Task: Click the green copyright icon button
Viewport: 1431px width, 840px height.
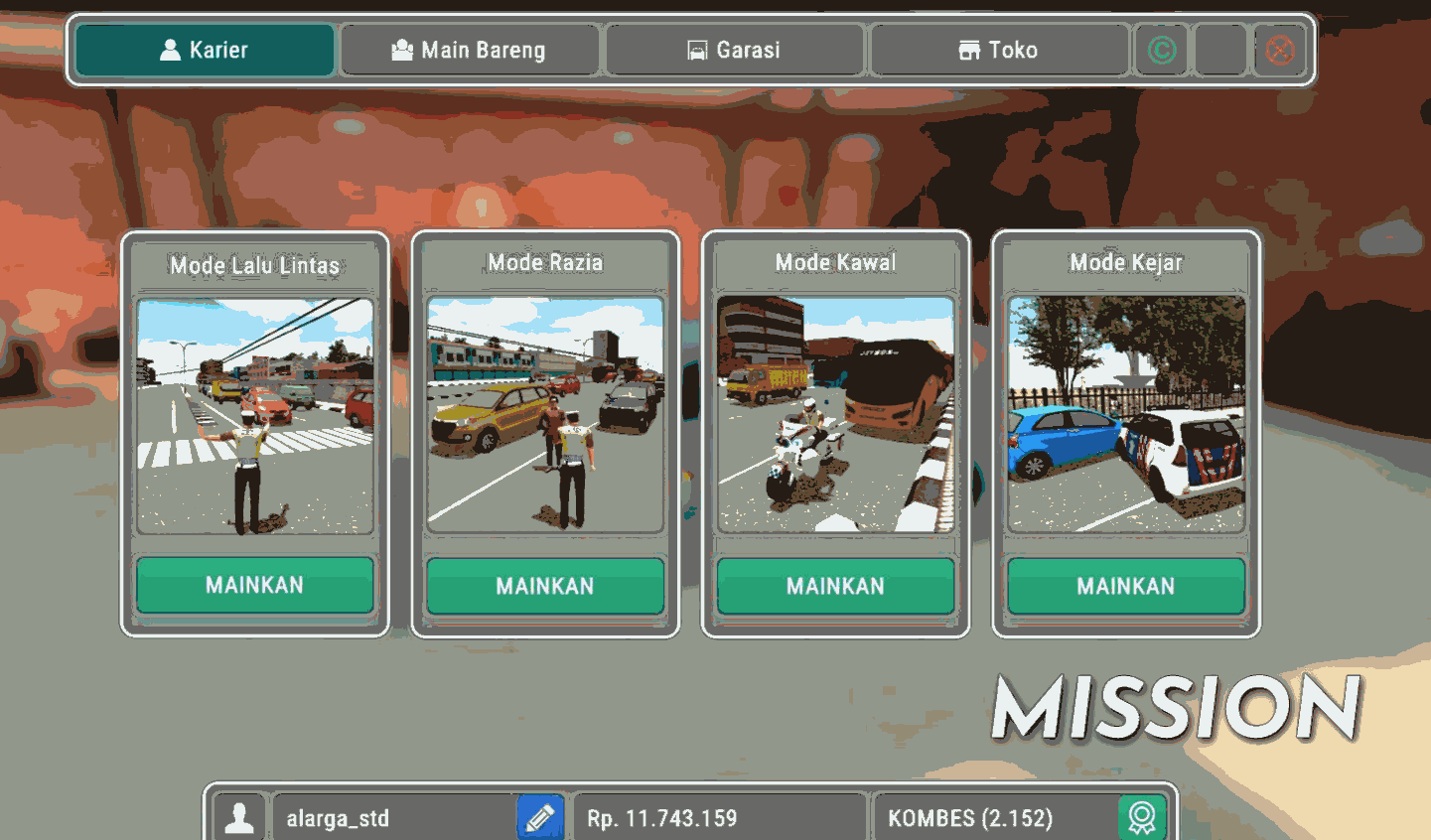Action: click(x=1162, y=50)
